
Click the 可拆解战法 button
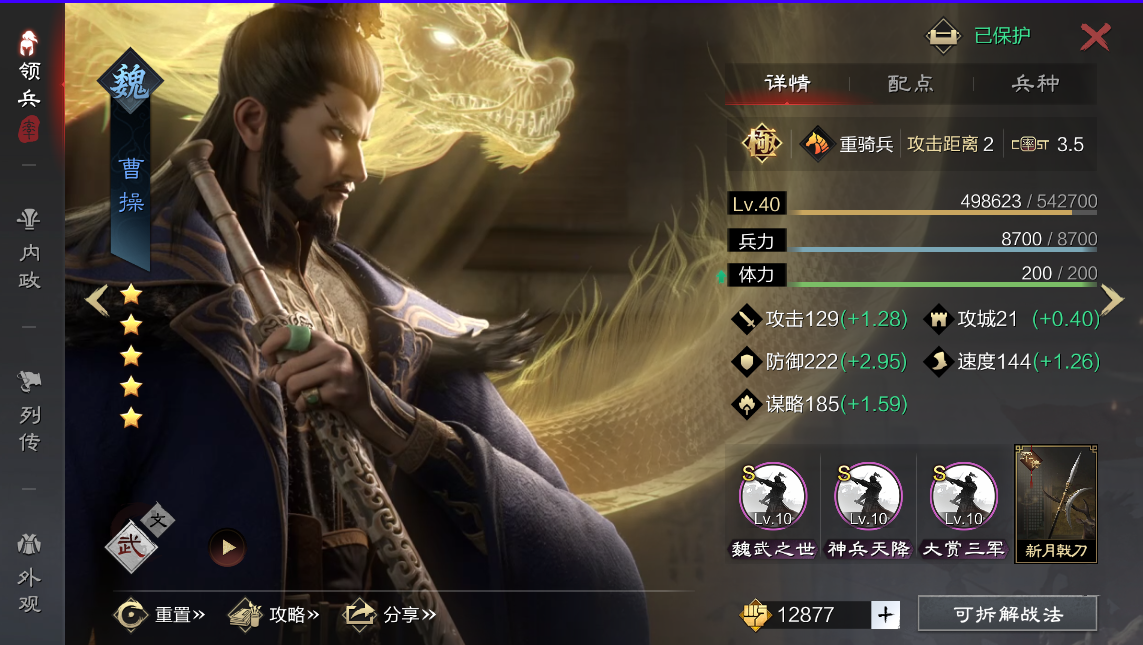point(1007,614)
